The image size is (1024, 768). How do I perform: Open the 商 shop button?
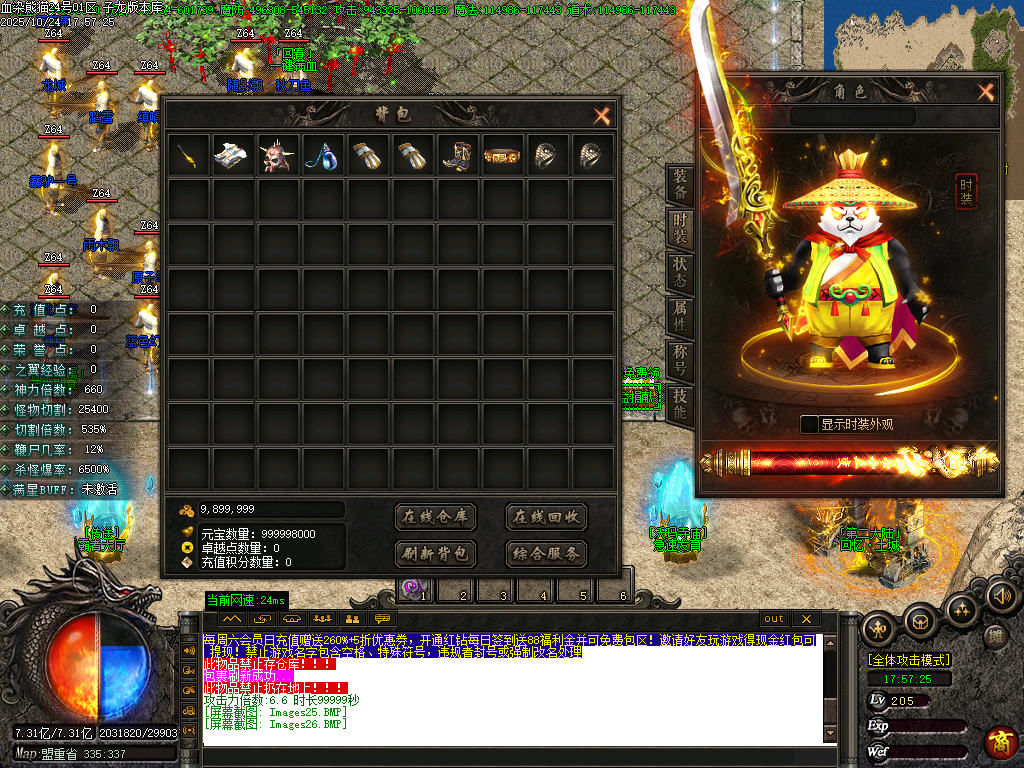click(x=1000, y=742)
